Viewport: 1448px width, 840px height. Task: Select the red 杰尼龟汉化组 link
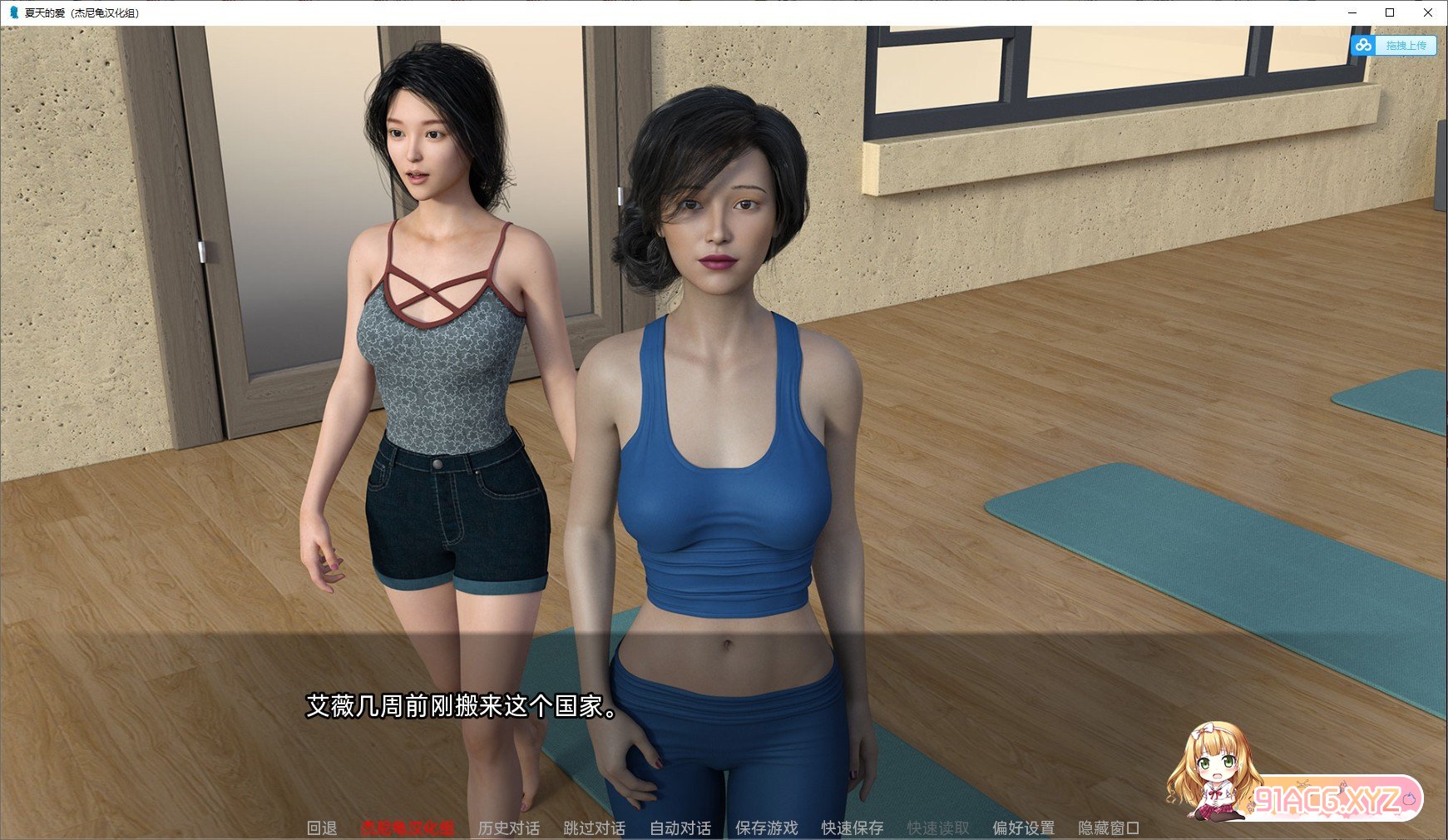pyautogui.click(x=407, y=828)
